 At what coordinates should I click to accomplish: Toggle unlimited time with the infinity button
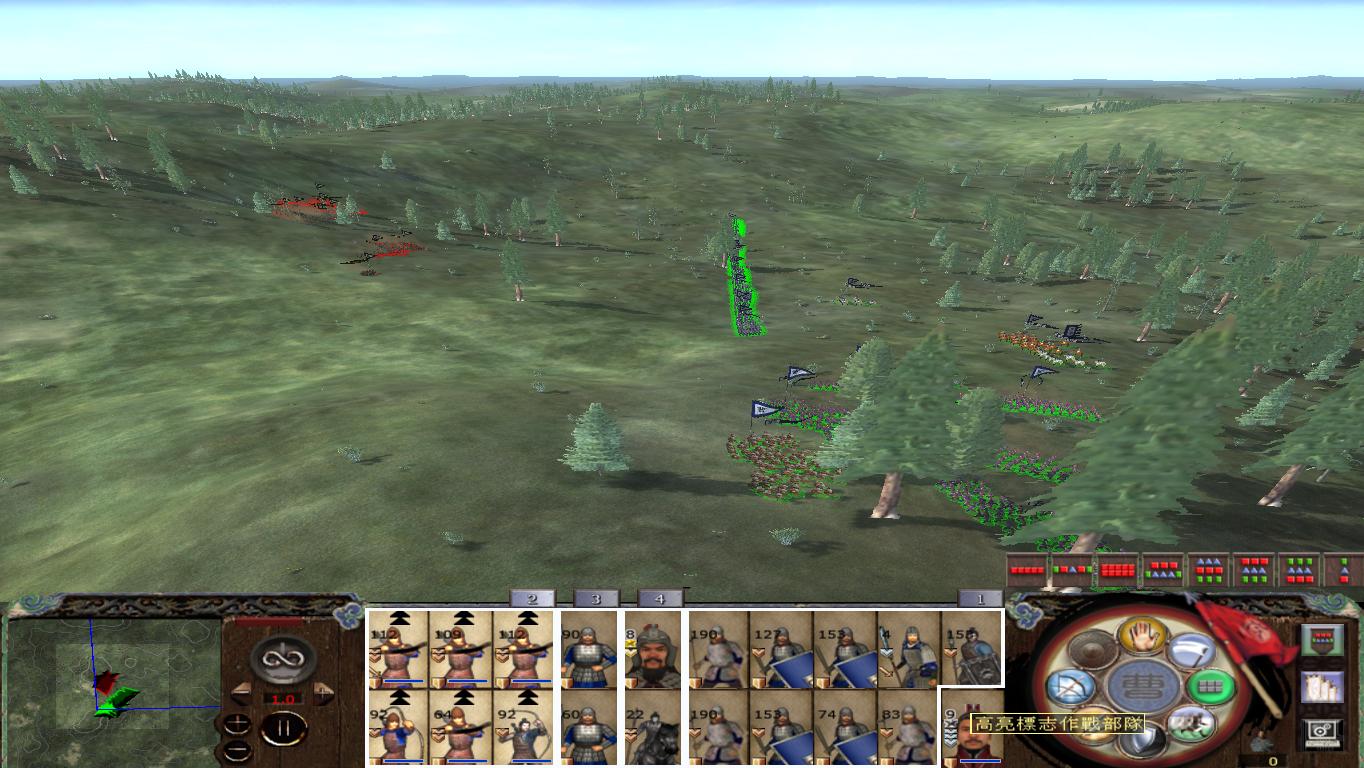pos(281,657)
